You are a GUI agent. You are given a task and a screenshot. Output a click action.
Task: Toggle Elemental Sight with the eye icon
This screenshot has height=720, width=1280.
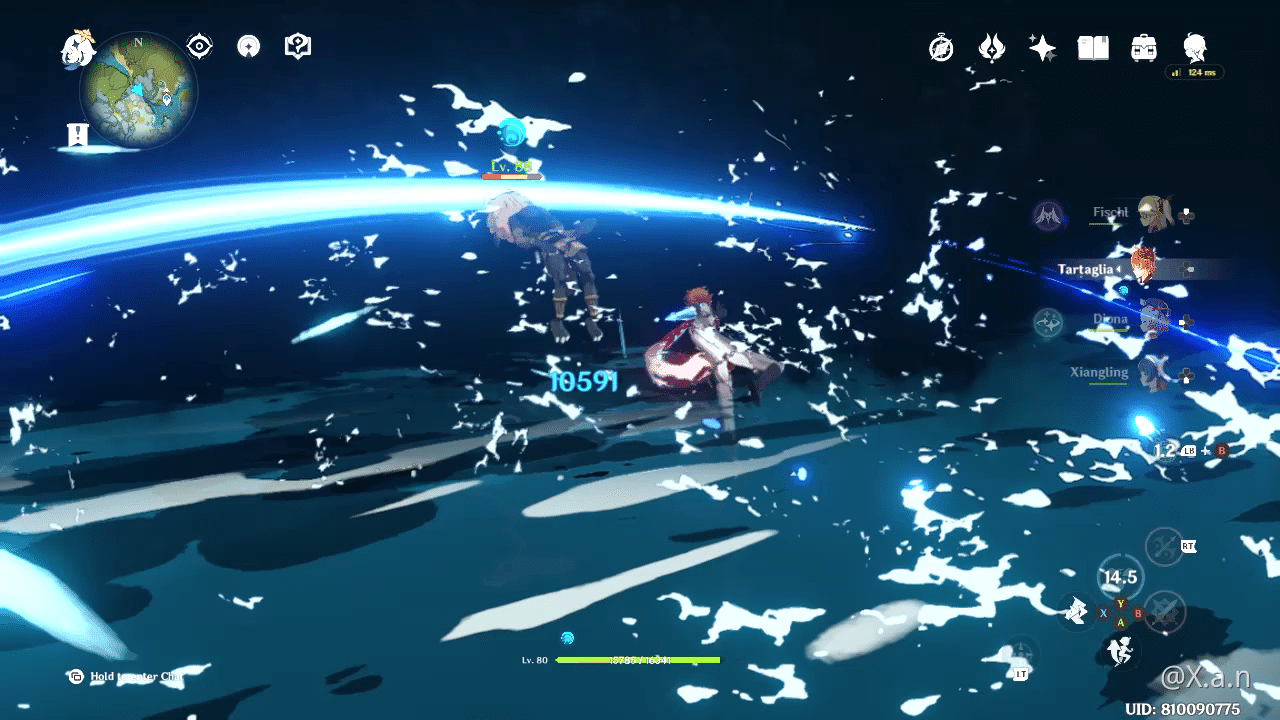click(200, 45)
